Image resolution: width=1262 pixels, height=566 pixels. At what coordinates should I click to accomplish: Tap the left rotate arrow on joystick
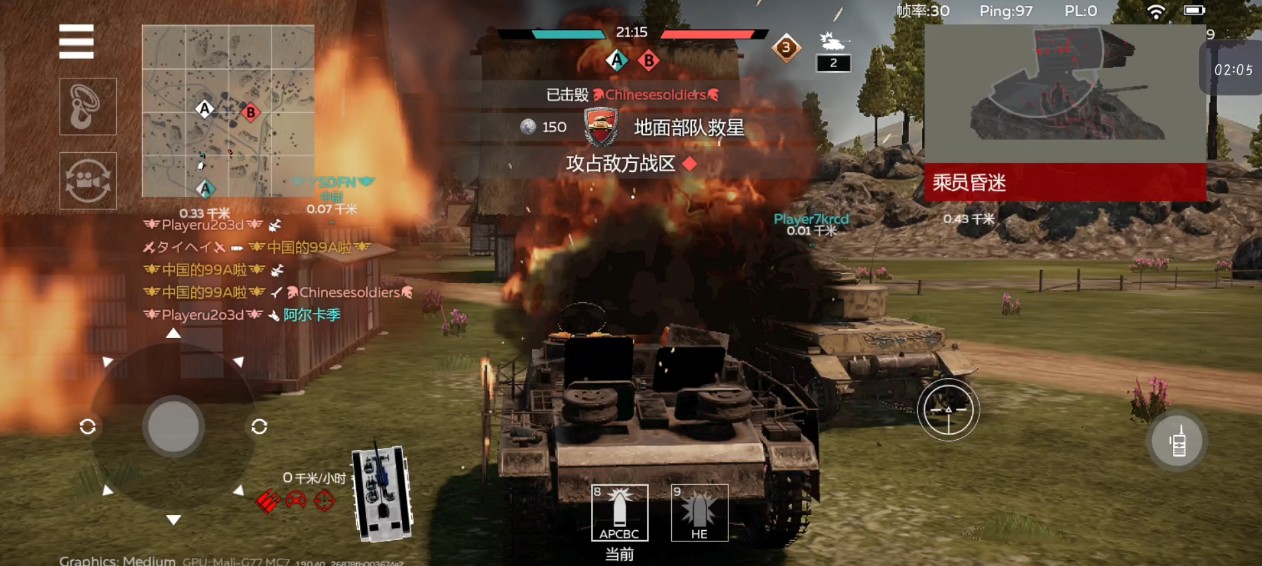pos(88,427)
